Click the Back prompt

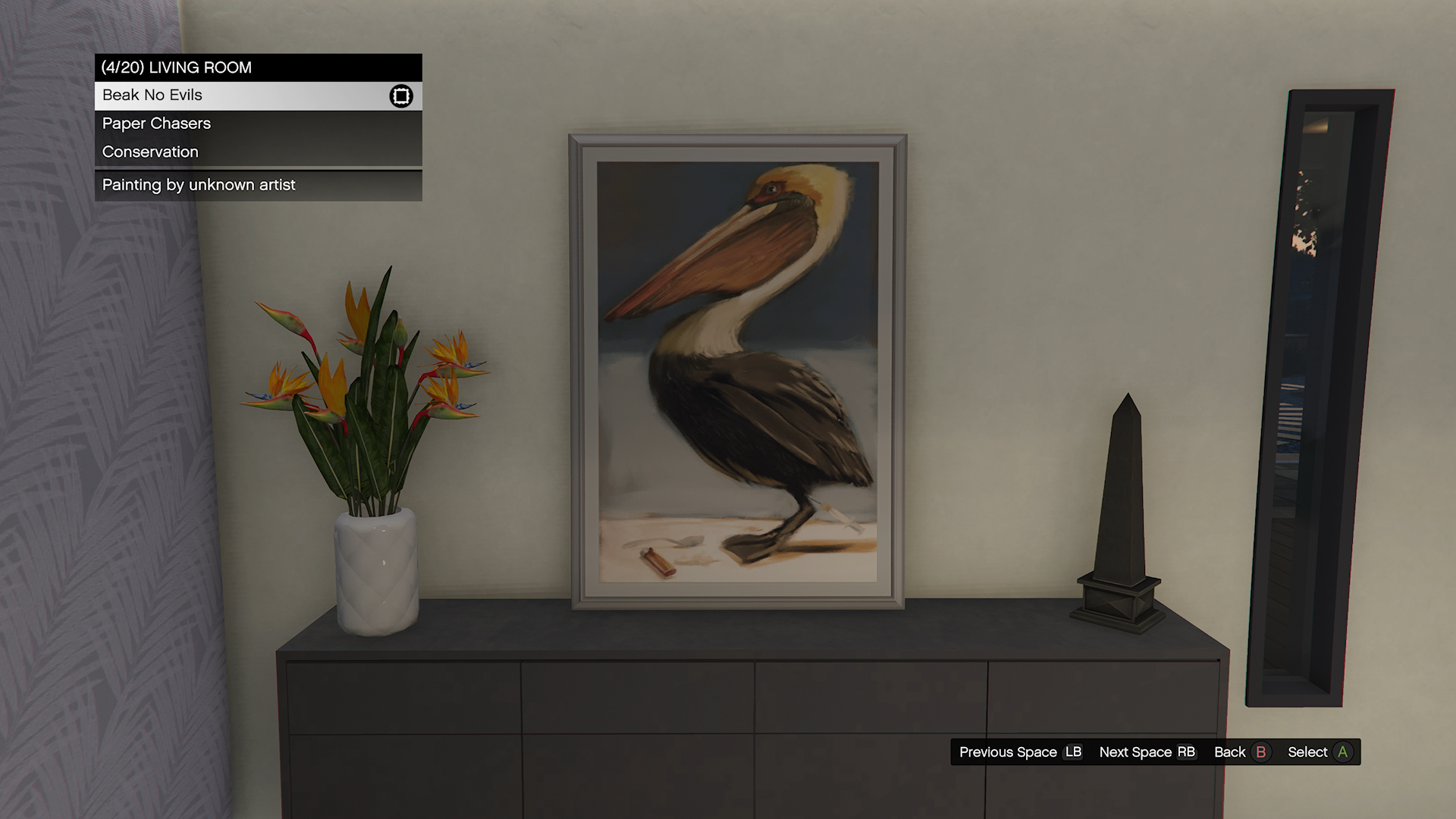tap(1241, 752)
